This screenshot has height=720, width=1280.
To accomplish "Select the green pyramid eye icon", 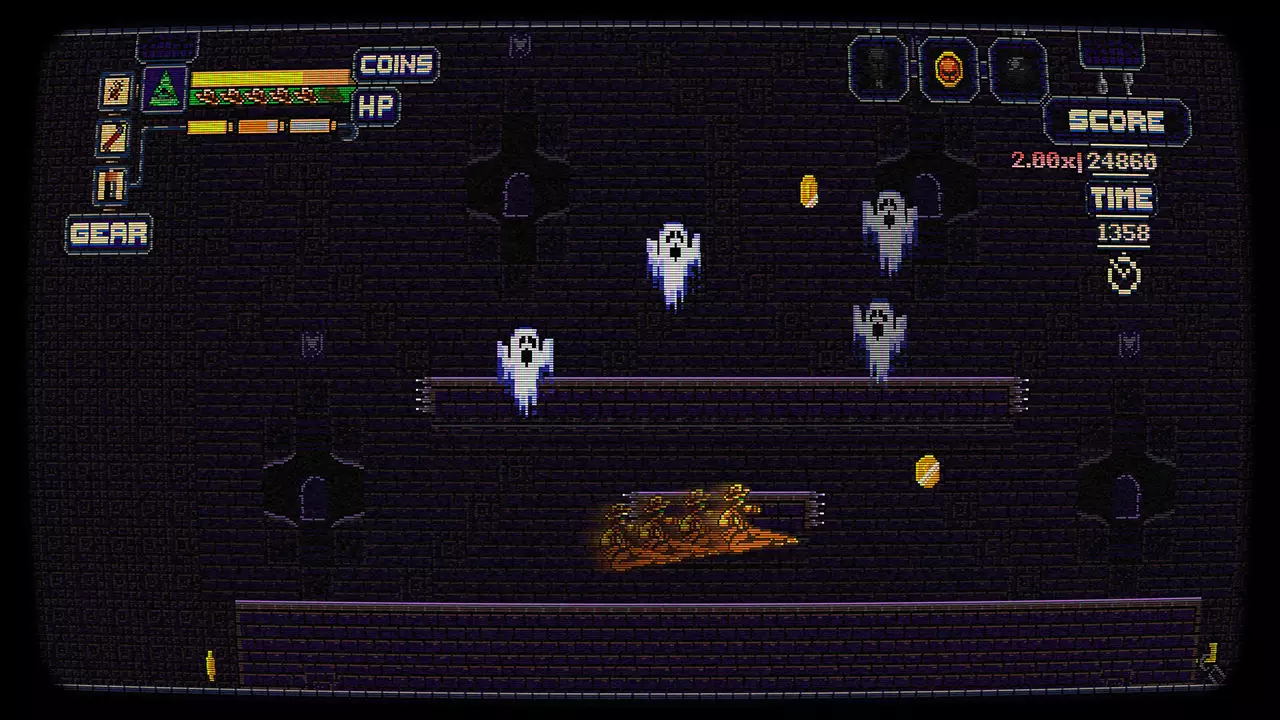I will click(x=165, y=89).
